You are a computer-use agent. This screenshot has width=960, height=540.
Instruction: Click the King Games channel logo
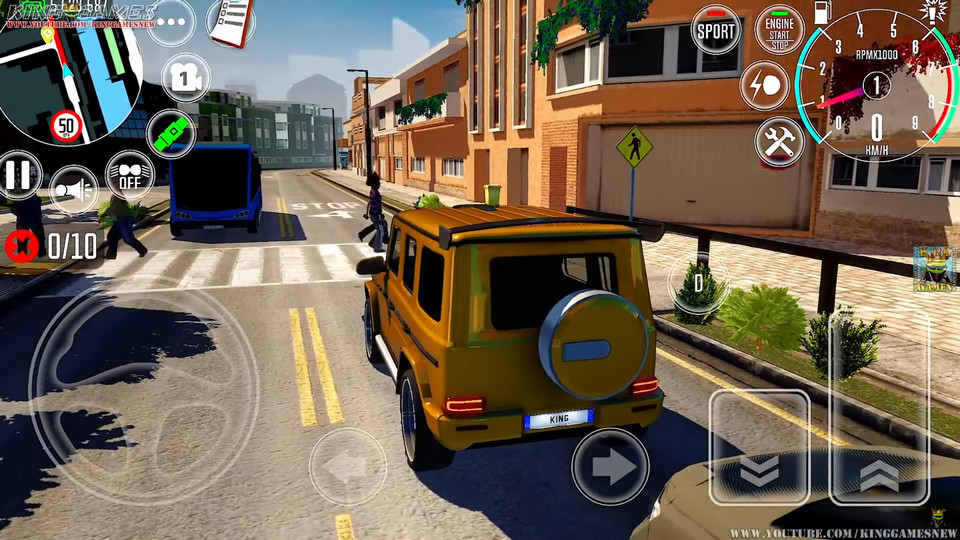(934, 269)
